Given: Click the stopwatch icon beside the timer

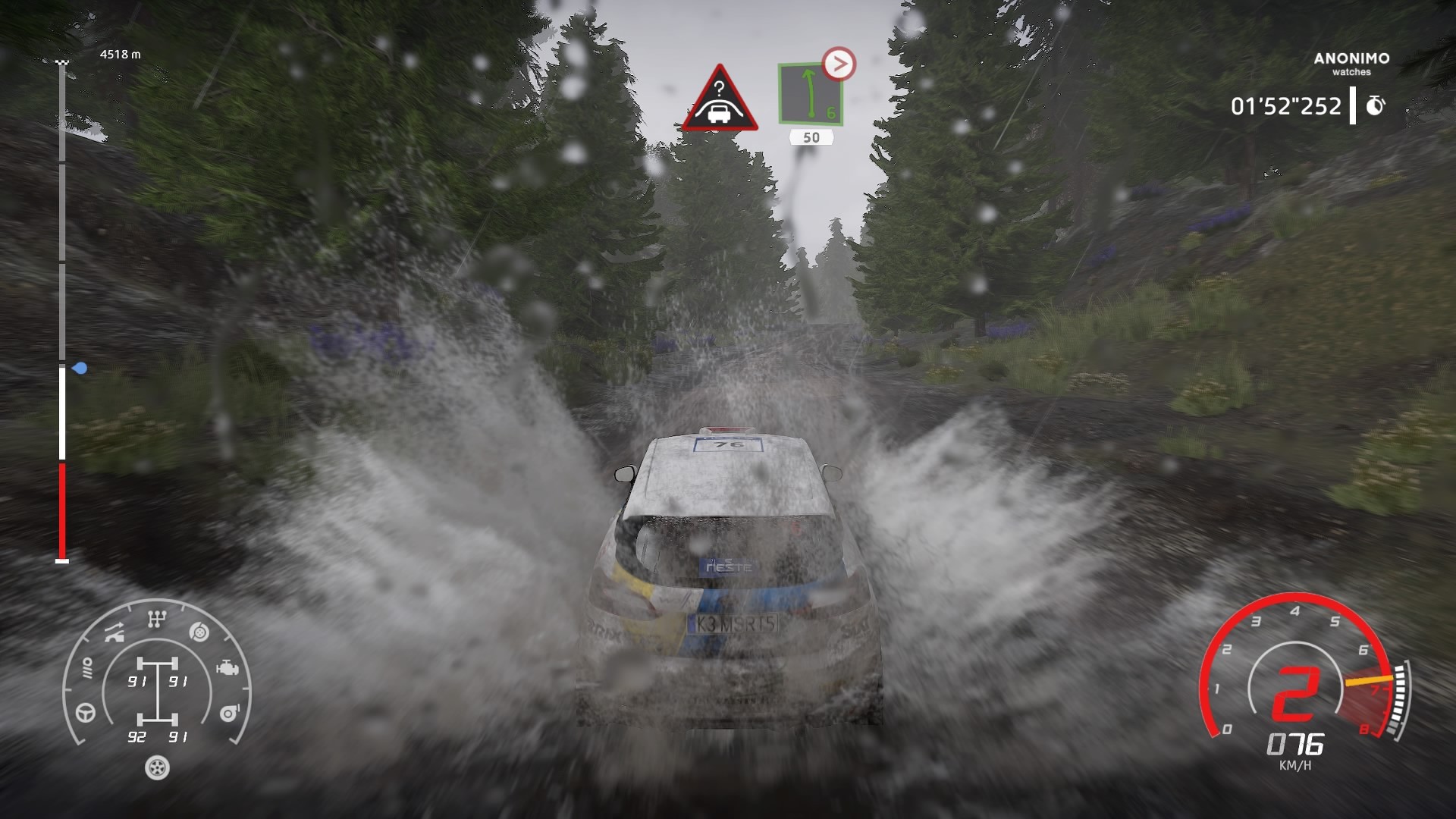Looking at the screenshot, I should point(1376,105).
